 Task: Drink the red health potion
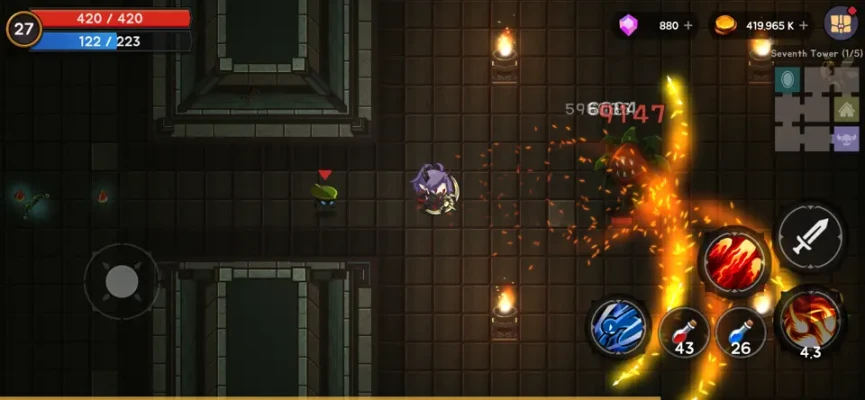[684, 330]
